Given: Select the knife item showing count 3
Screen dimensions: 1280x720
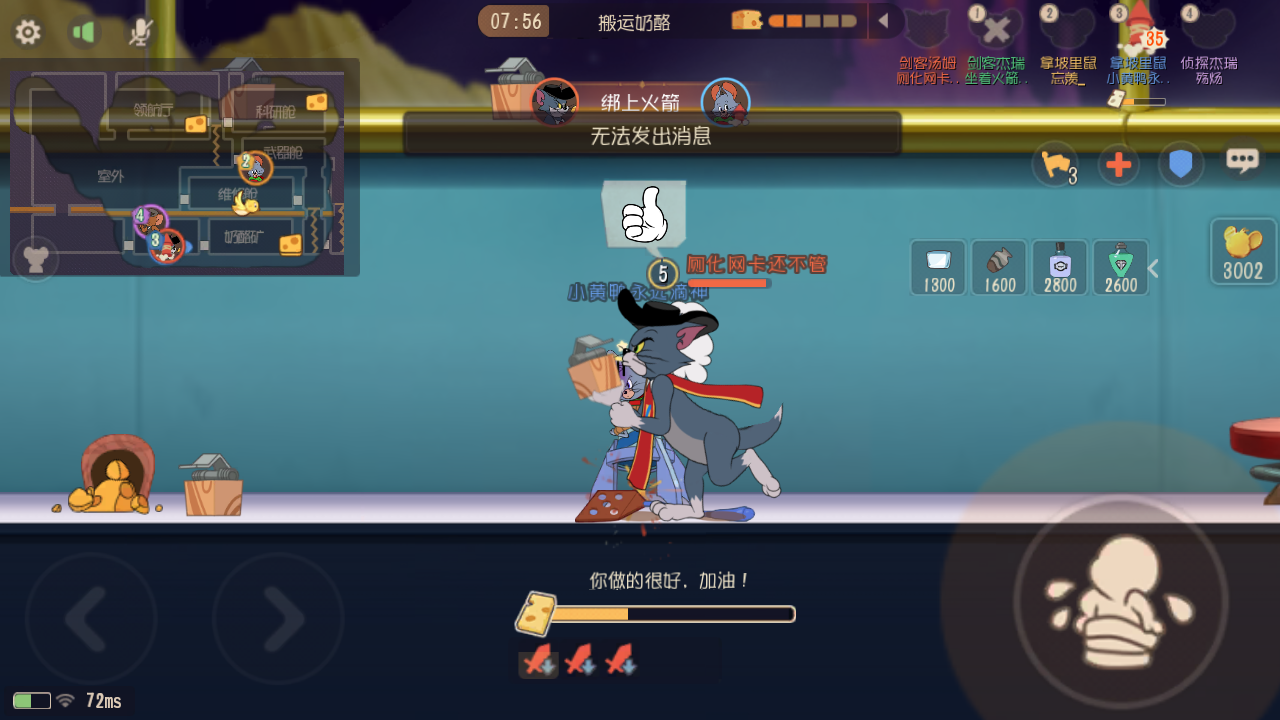Looking at the screenshot, I should pos(1056,163).
